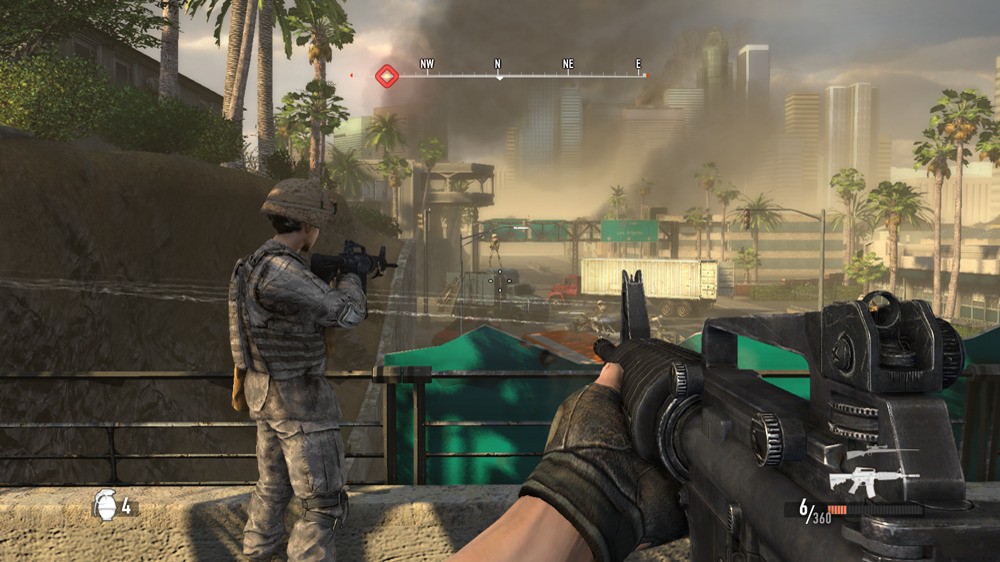The width and height of the screenshot is (1000, 562).
Task: Select the grenade icon
Action: 105,504
